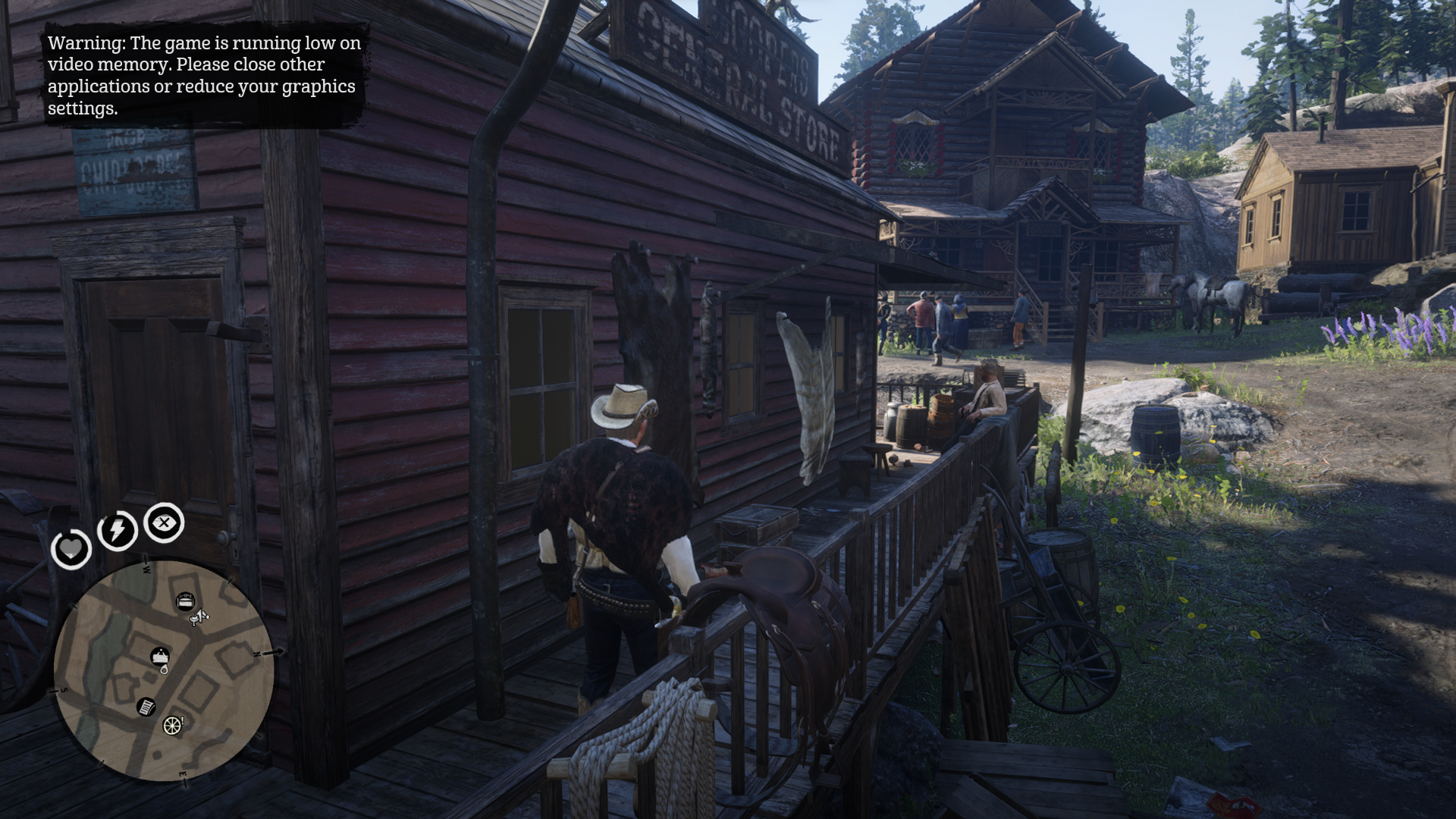
Task: Select the wagon wheel marker on minimap
Action: coord(172,725)
